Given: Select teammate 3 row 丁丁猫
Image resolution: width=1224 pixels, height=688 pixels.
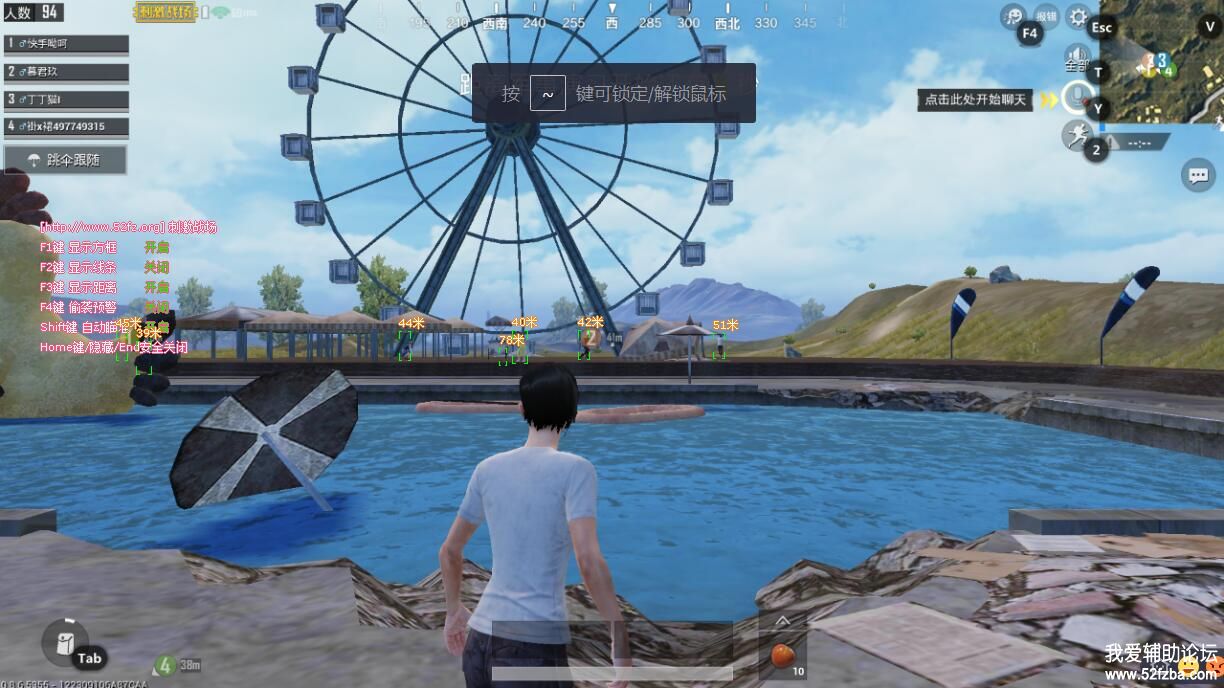Looking at the screenshot, I should click(x=66, y=99).
